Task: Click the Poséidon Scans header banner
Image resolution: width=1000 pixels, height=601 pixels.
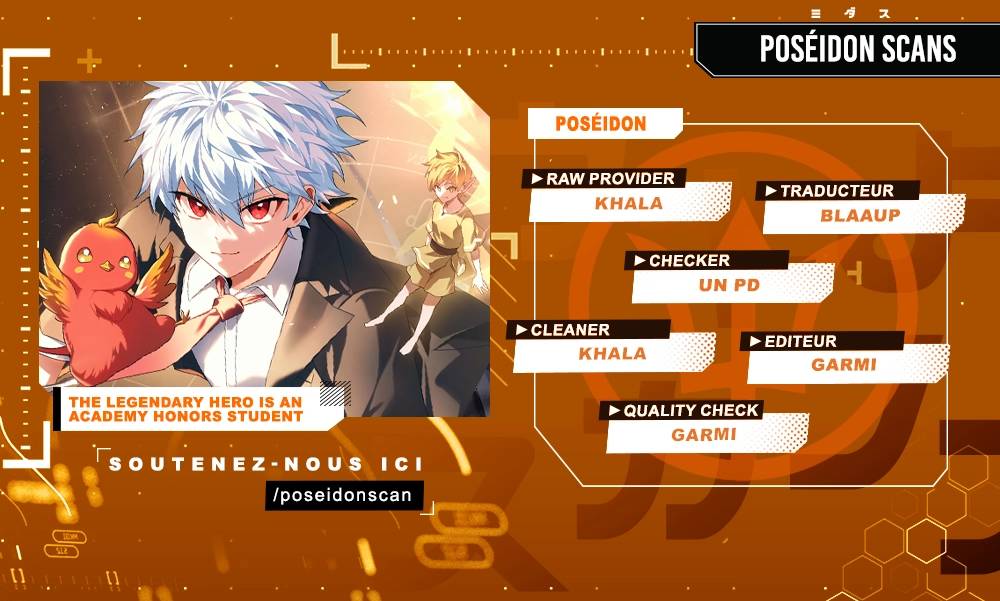Action: [x=857, y=49]
